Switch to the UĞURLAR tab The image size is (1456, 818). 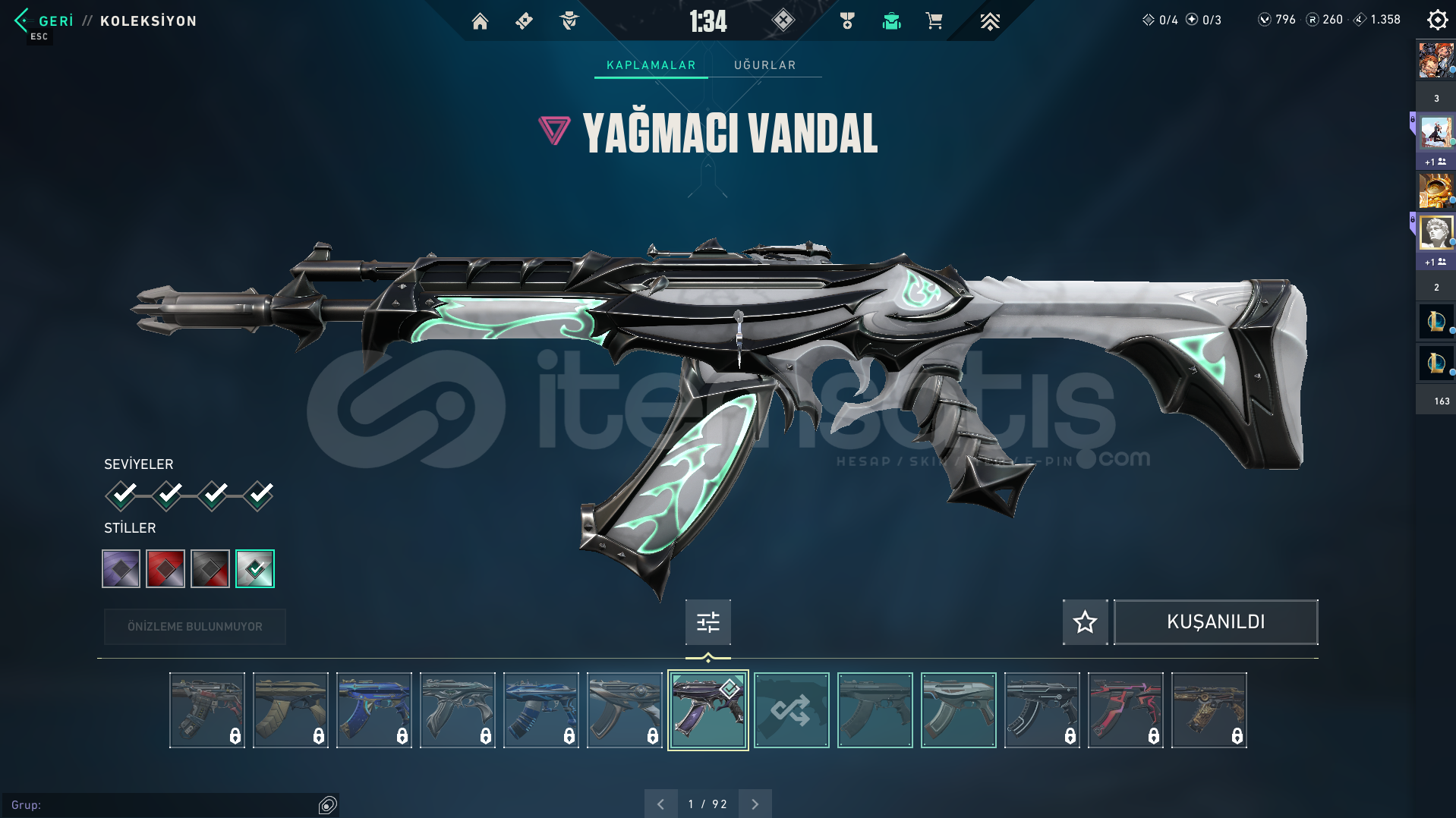click(764, 64)
